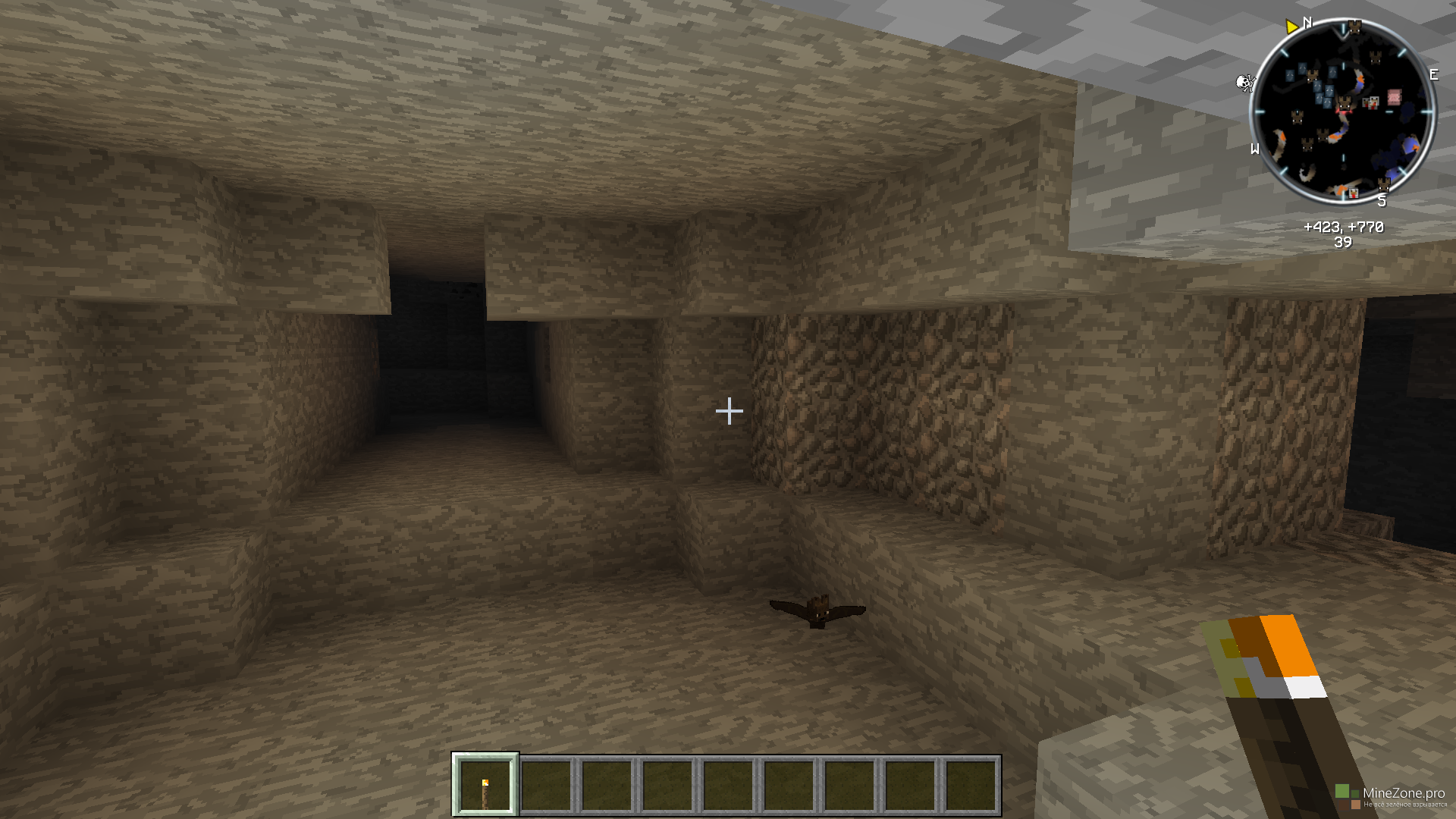Image resolution: width=1456 pixels, height=819 pixels.
Task: Open the MineZone.pro watermark link
Action: 1403,793
